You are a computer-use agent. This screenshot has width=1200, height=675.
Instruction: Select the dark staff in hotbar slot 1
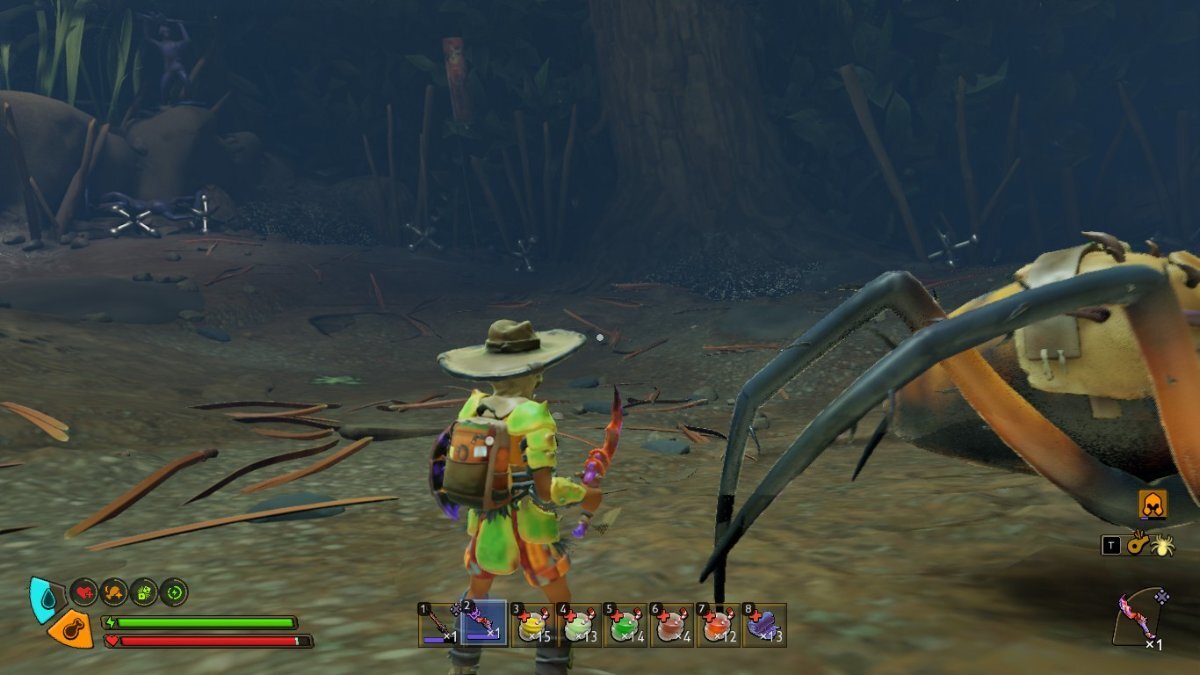tap(438, 625)
